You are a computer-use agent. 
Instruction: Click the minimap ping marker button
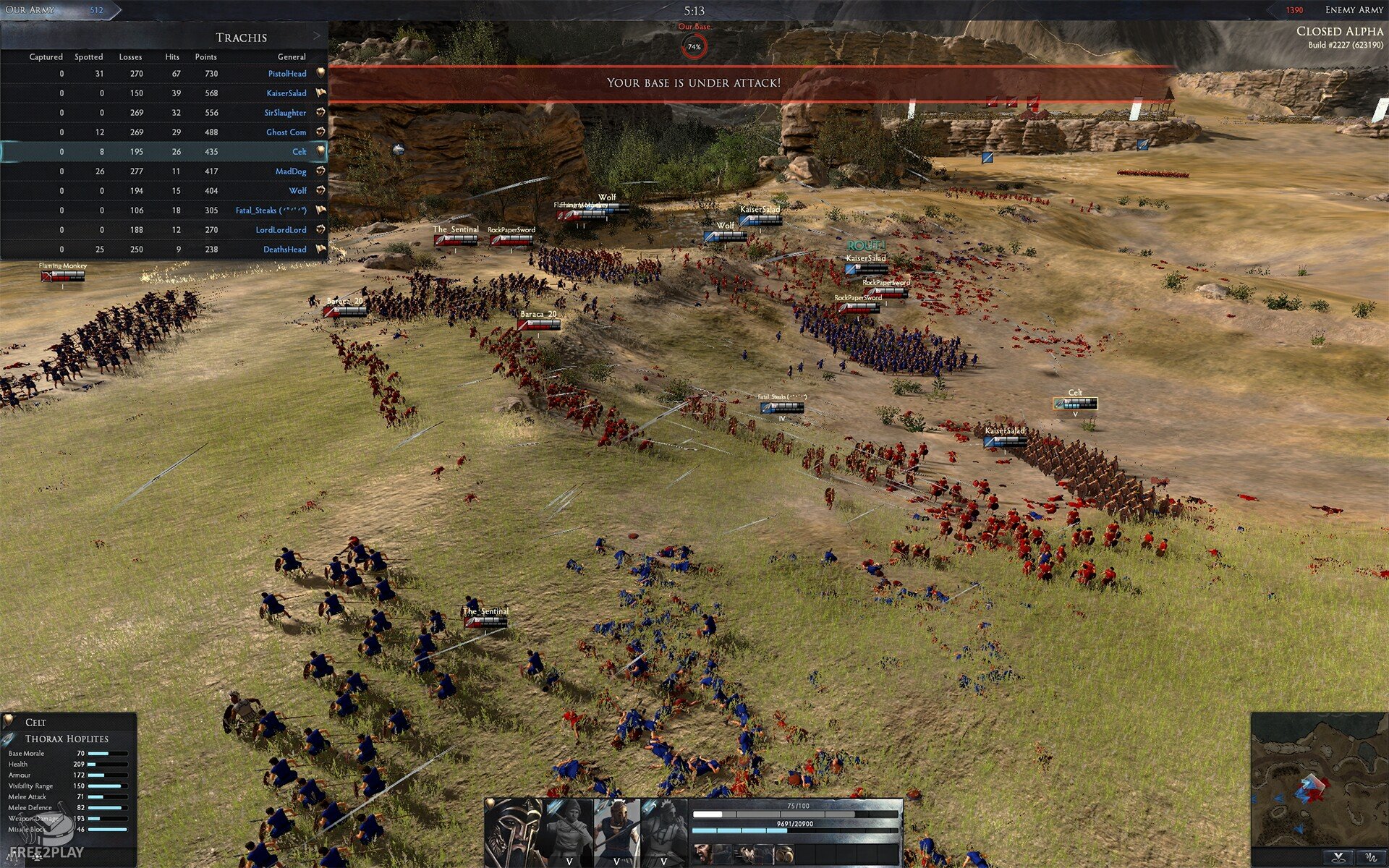[x=1338, y=857]
